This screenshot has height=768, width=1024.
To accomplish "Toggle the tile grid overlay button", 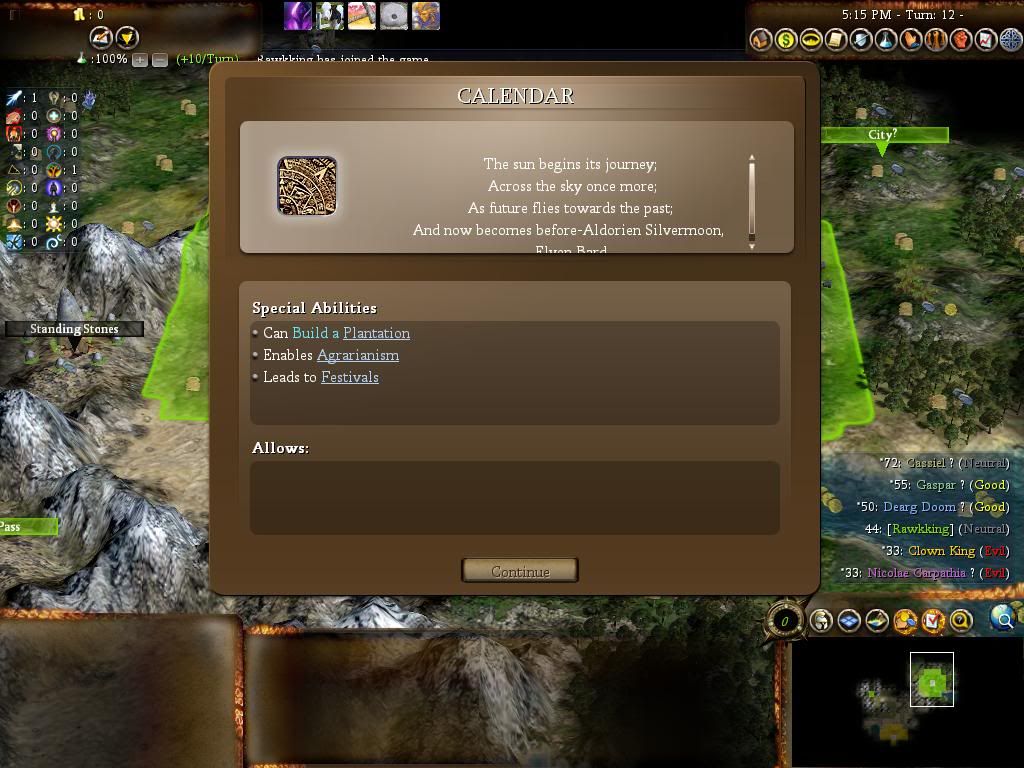I will click(x=849, y=621).
